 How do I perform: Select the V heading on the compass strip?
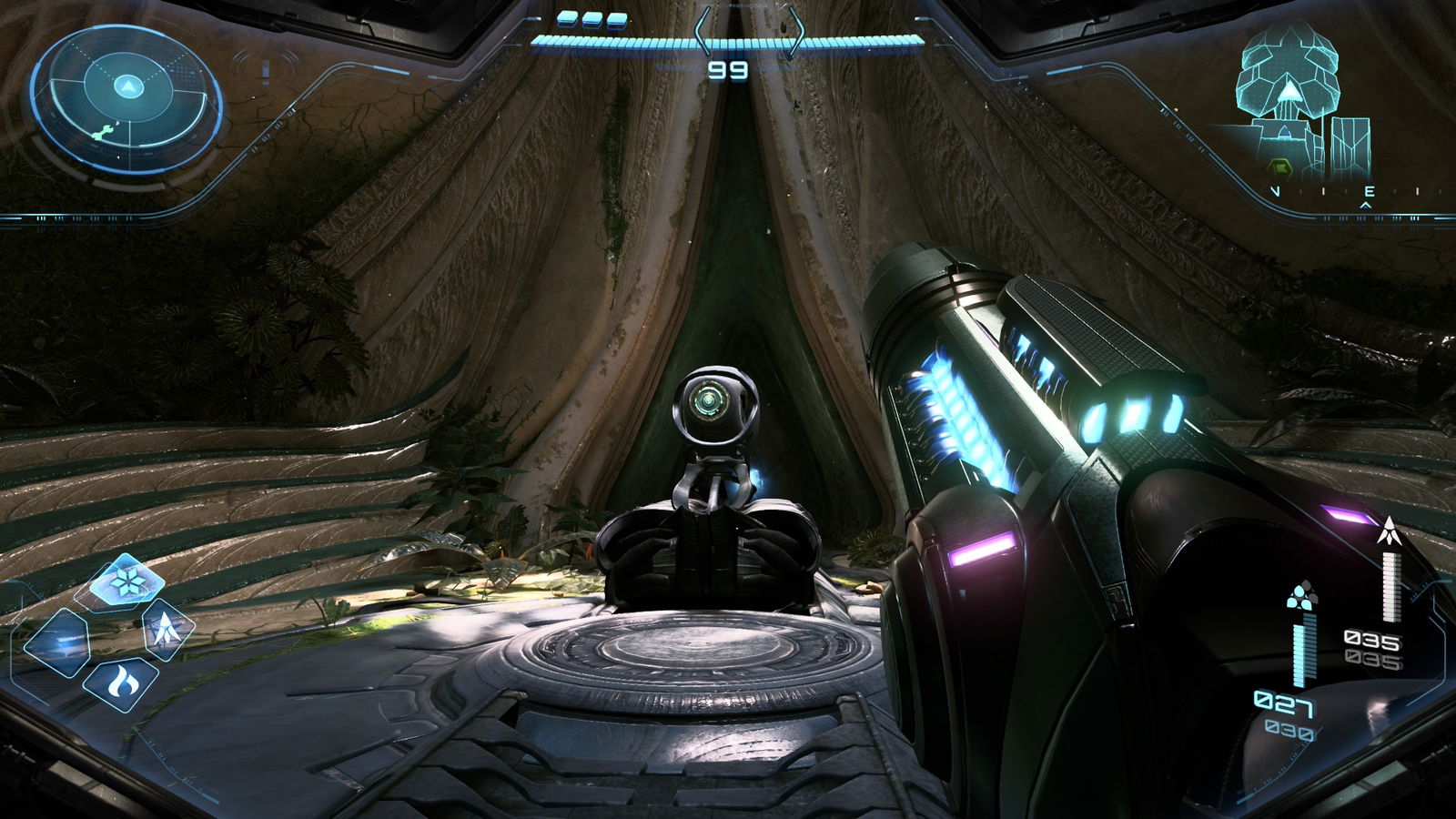coord(1277,192)
